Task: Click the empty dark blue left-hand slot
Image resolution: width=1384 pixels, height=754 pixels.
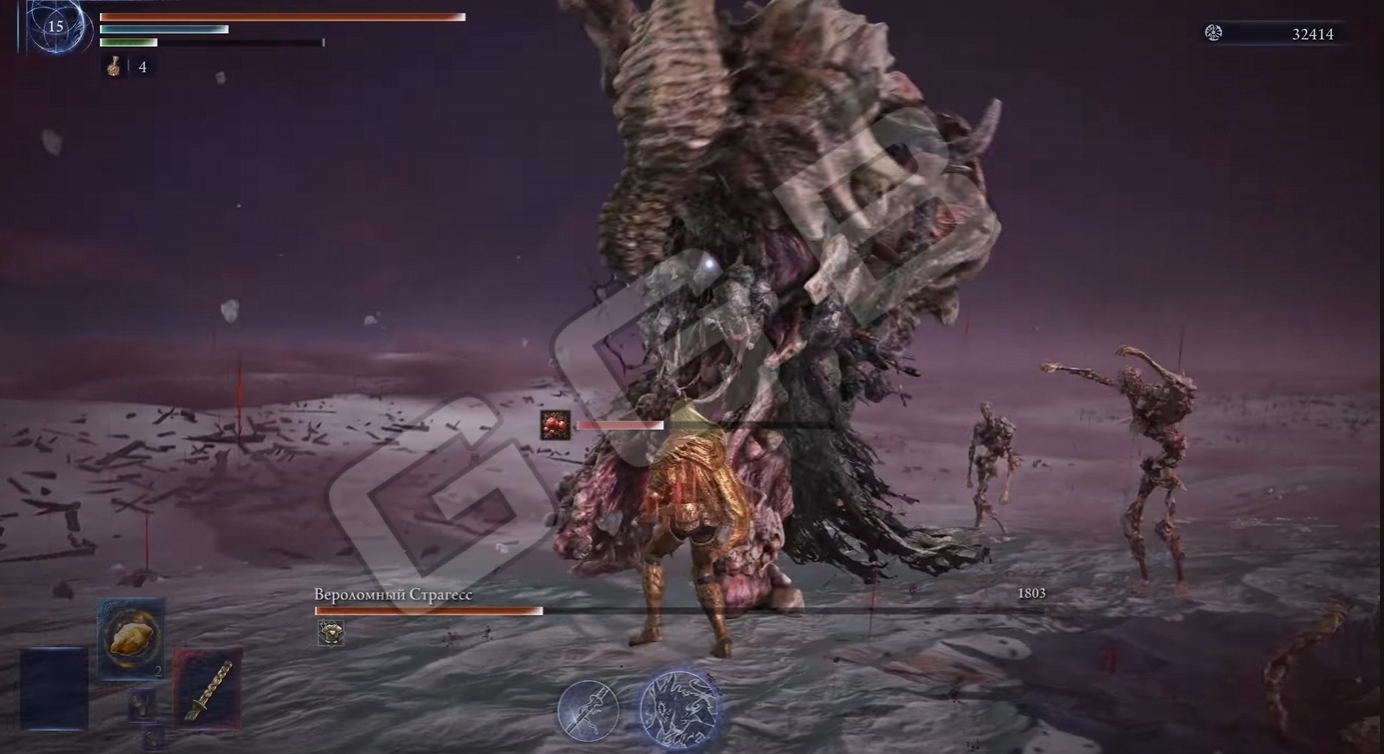Action: tap(54, 688)
